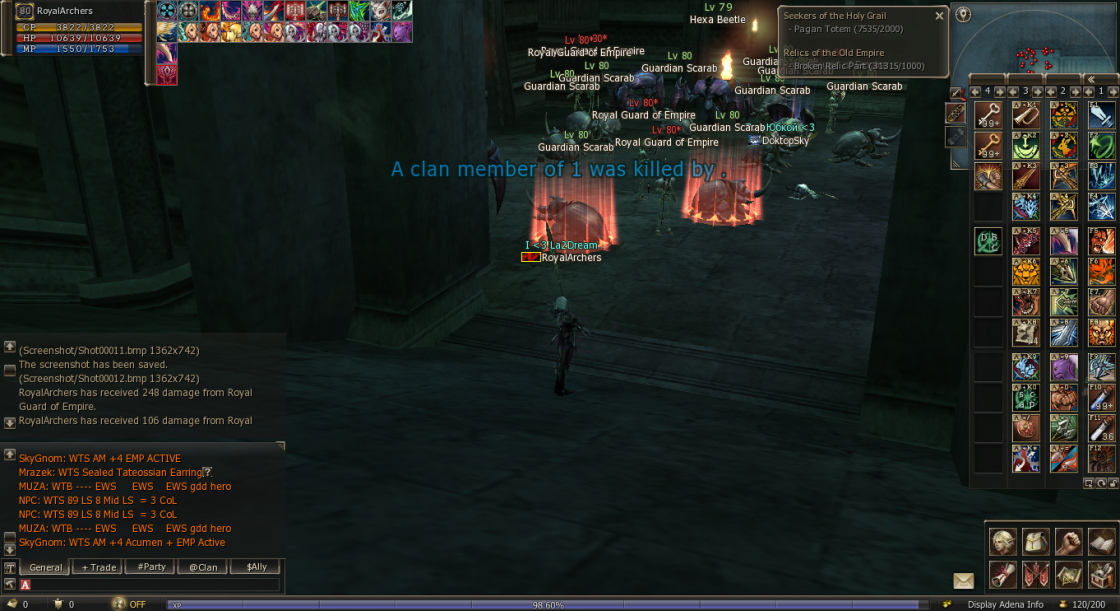This screenshot has width=1120, height=611.
Task: Open the quest scroll icon
Action: tap(1003, 574)
